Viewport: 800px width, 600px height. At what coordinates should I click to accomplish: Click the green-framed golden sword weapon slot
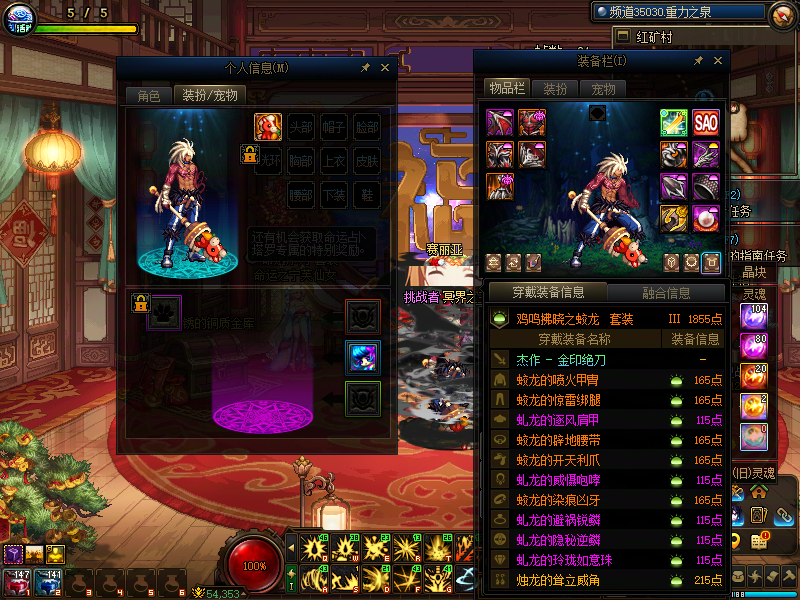click(673, 123)
